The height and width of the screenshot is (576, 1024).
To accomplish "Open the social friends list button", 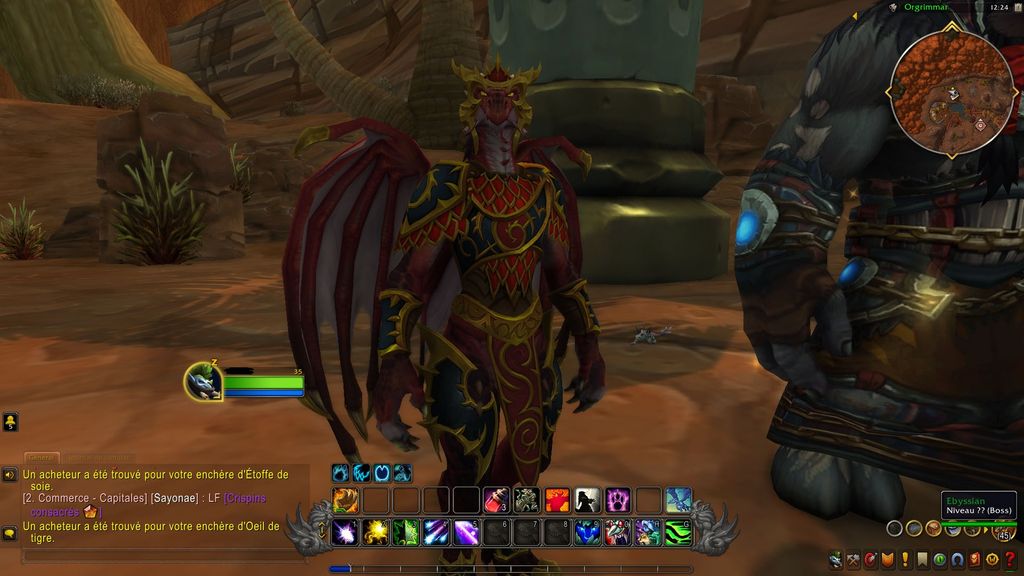I will point(9,422).
